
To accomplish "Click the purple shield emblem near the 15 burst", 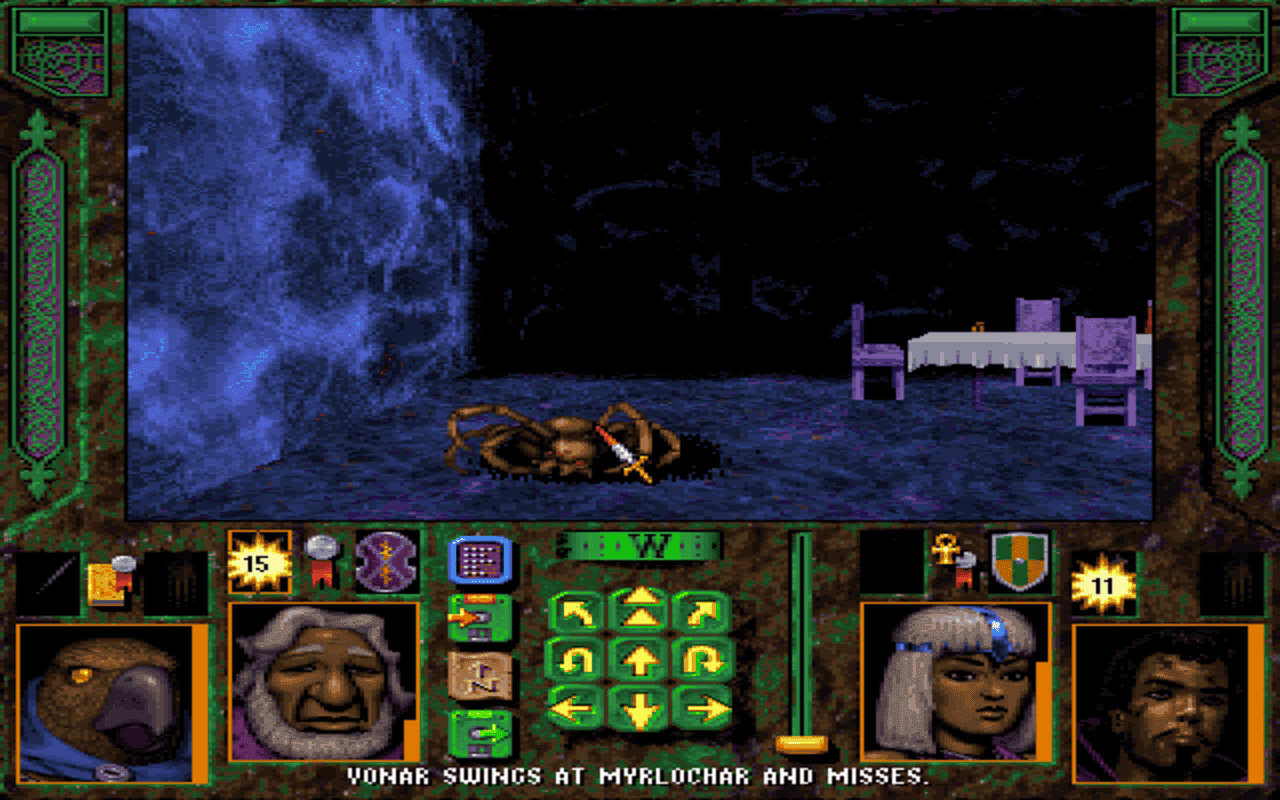I will click(x=388, y=563).
